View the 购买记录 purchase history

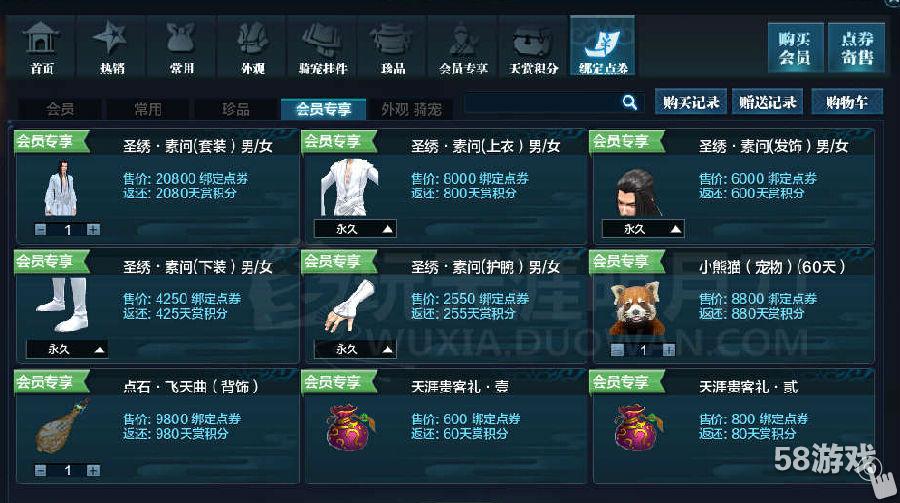point(691,102)
